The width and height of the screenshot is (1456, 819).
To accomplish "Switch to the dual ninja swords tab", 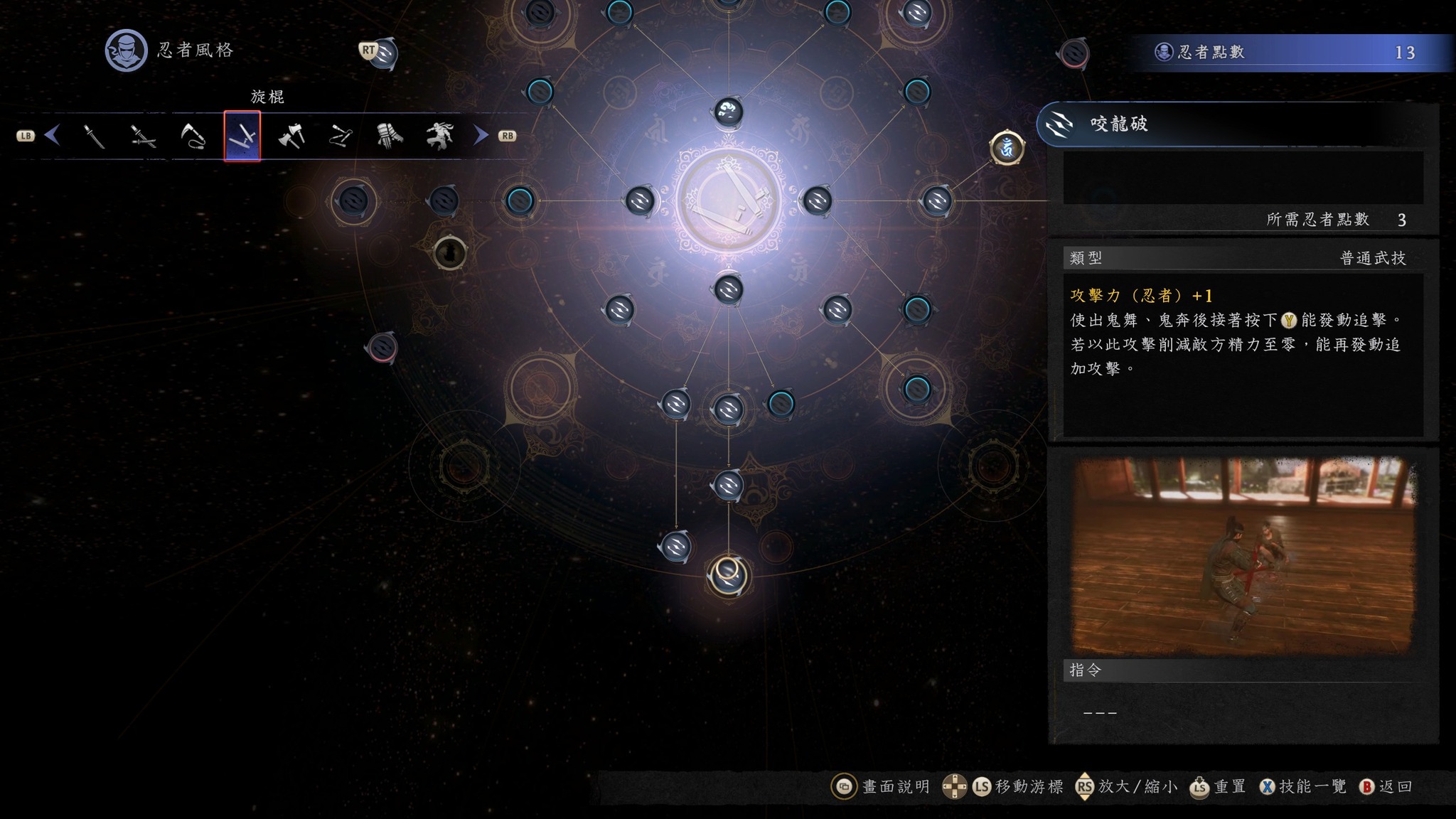I will coord(143,136).
